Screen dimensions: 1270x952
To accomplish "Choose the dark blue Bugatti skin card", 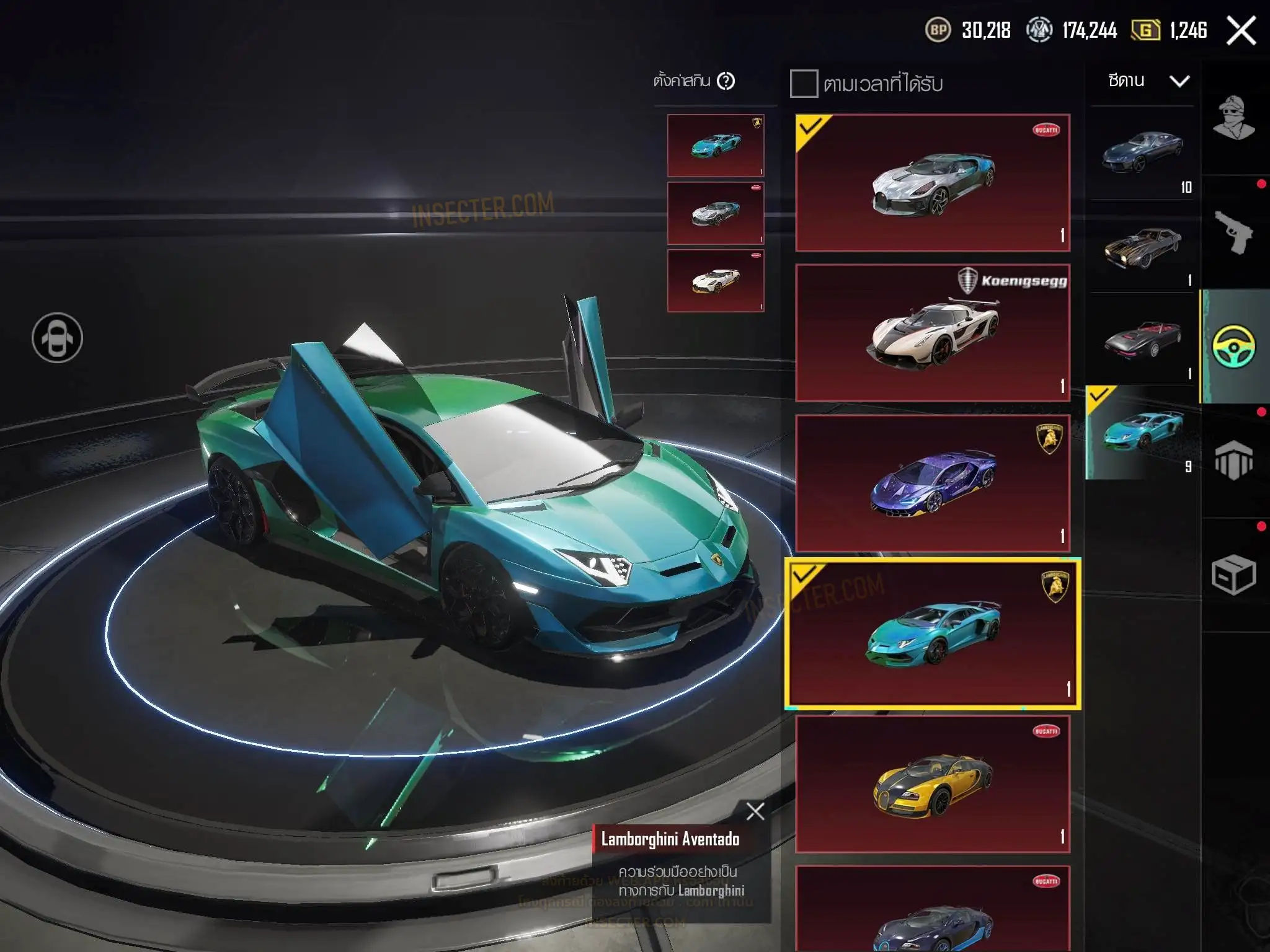I will (933, 911).
